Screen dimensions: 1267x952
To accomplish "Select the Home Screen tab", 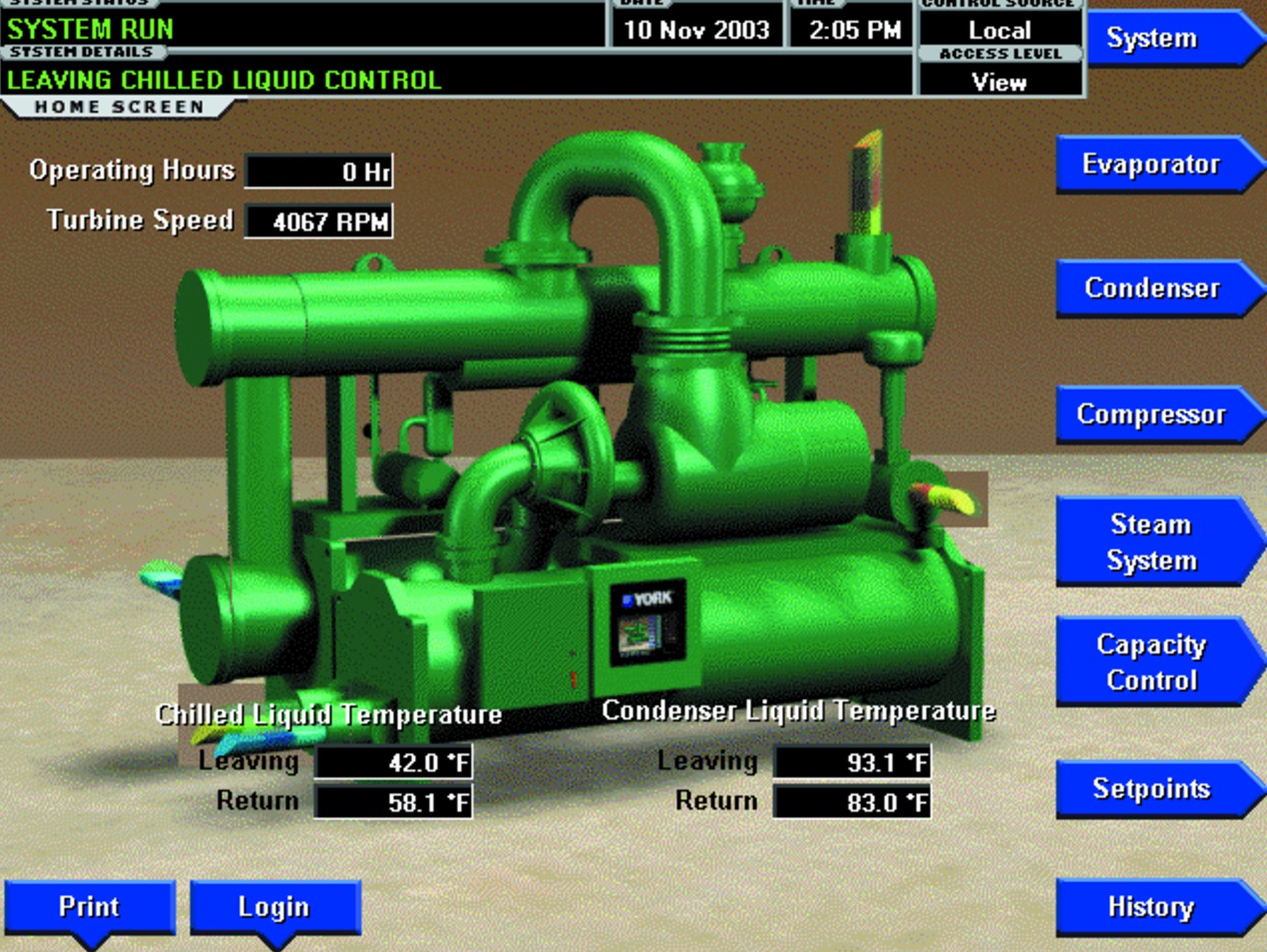I will click(119, 106).
